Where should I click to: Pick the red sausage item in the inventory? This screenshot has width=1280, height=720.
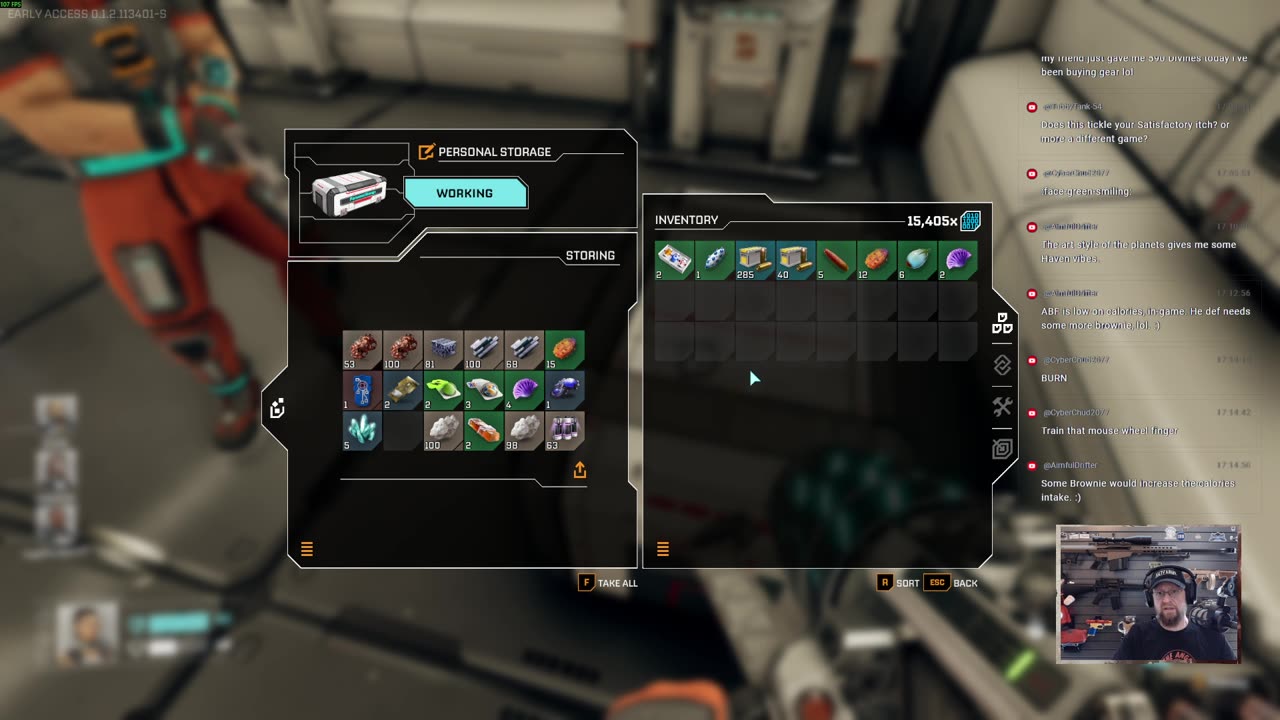(836, 260)
